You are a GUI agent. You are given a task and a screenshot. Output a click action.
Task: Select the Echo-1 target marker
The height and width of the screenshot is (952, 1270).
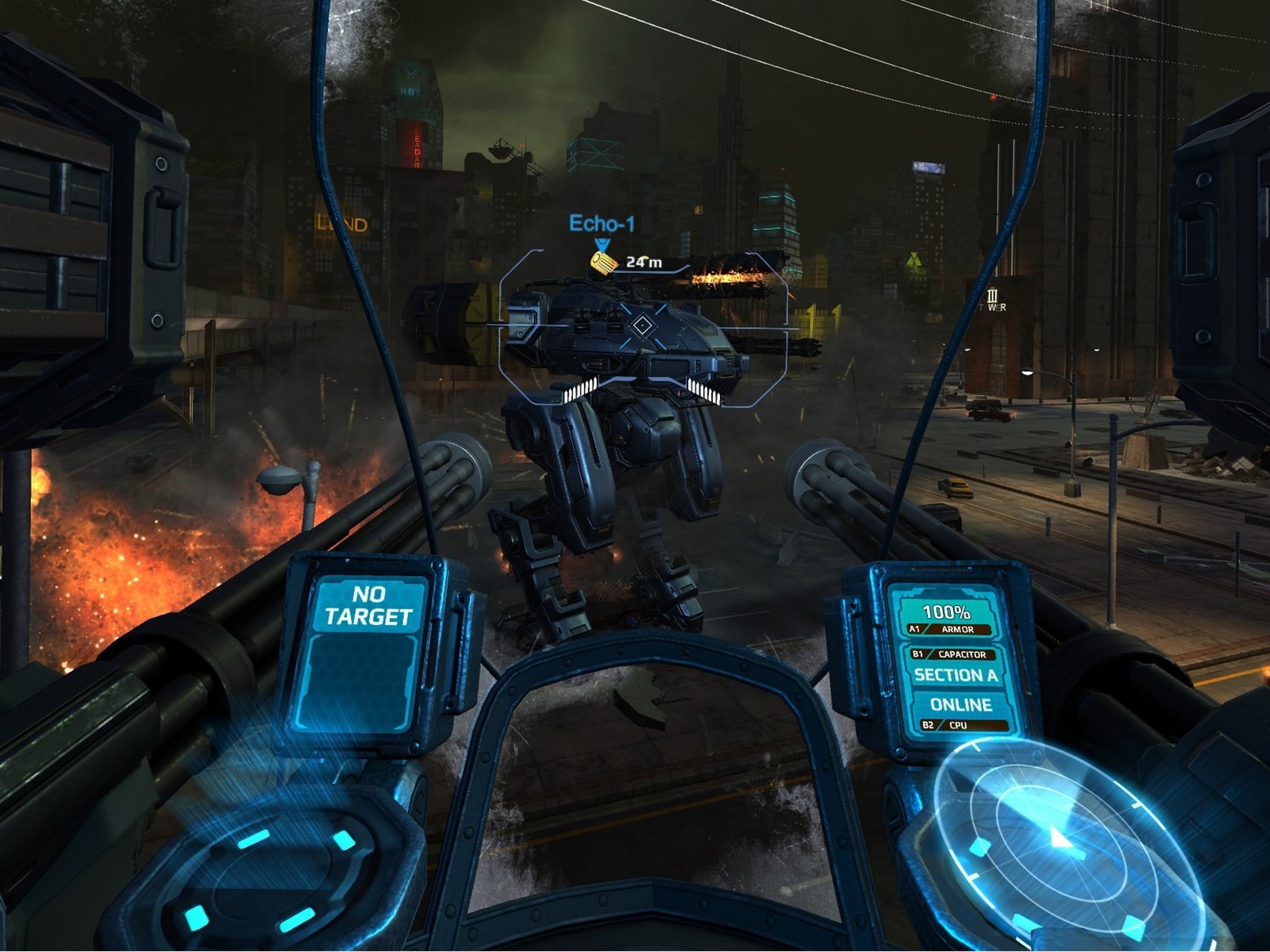(x=602, y=225)
